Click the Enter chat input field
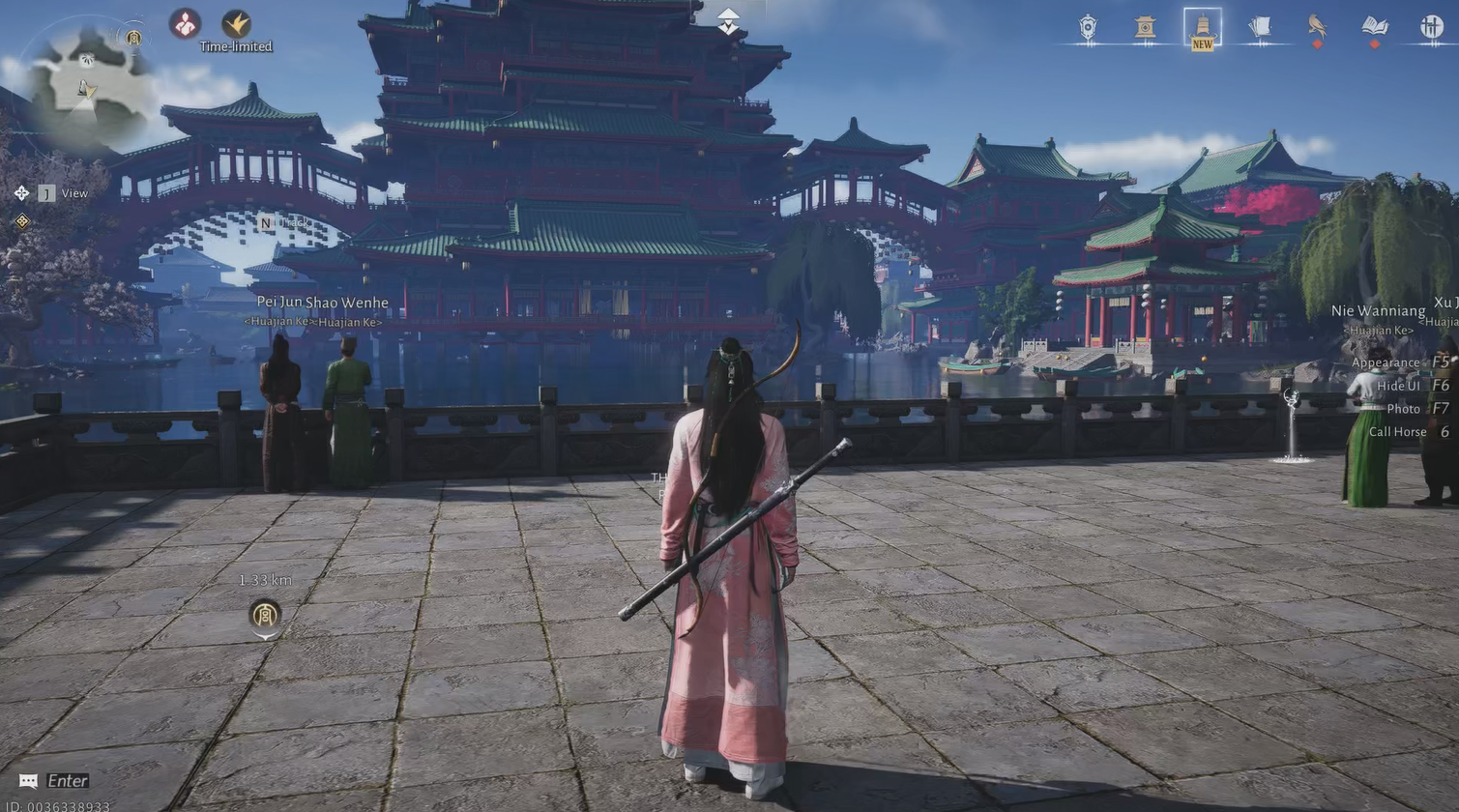The width and height of the screenshot is (1459, 812). (x=53, y=780)
